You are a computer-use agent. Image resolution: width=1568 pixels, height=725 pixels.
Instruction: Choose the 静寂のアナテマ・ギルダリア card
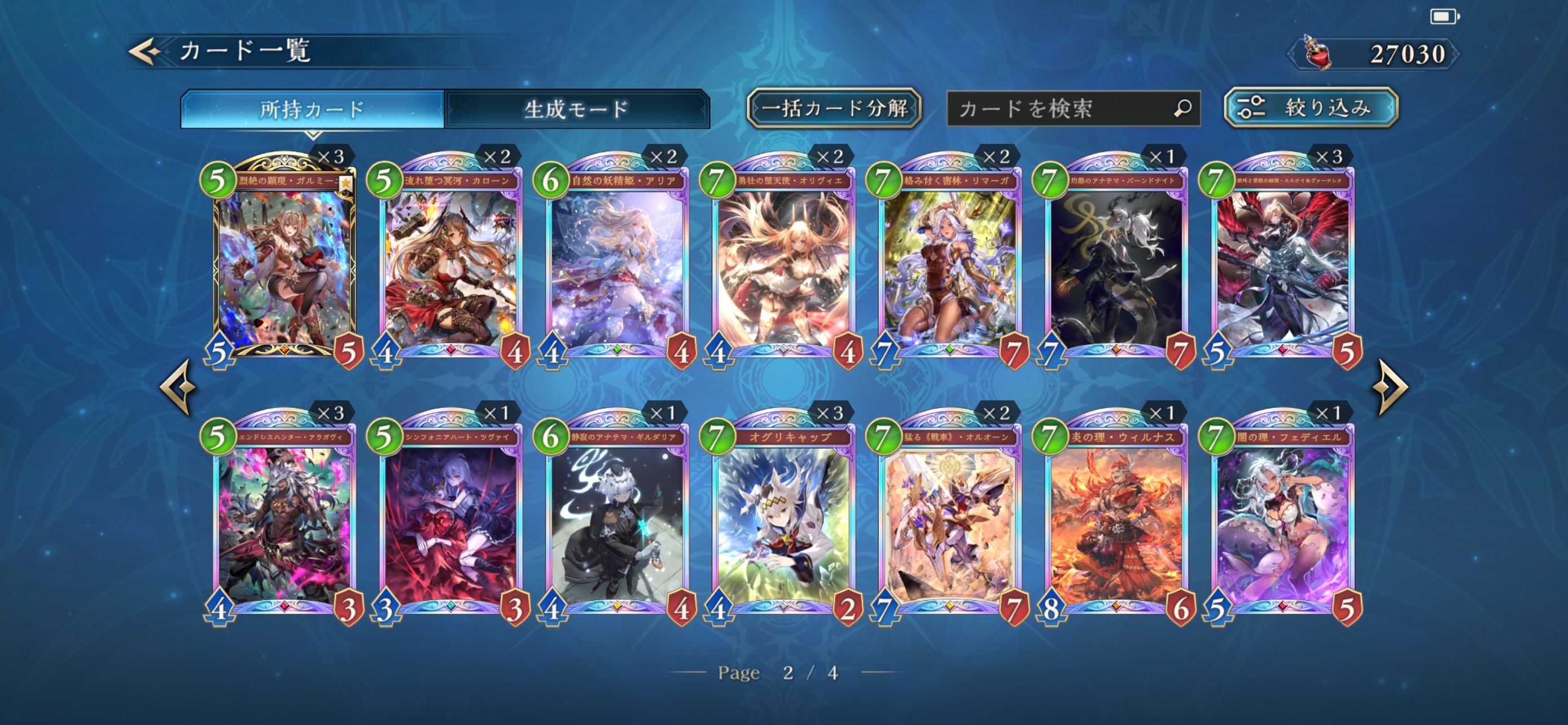(x=617, y=517)
